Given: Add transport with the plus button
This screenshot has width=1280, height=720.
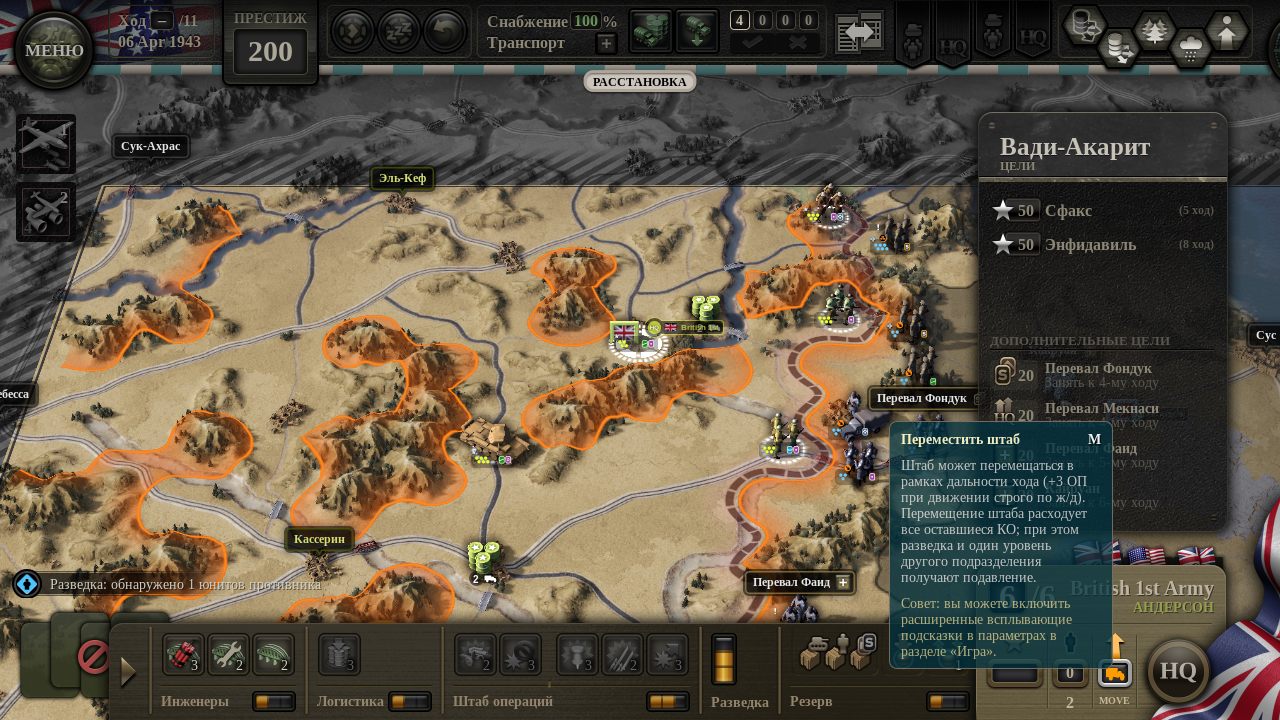Looking at the screenshot, I should 606,43.
